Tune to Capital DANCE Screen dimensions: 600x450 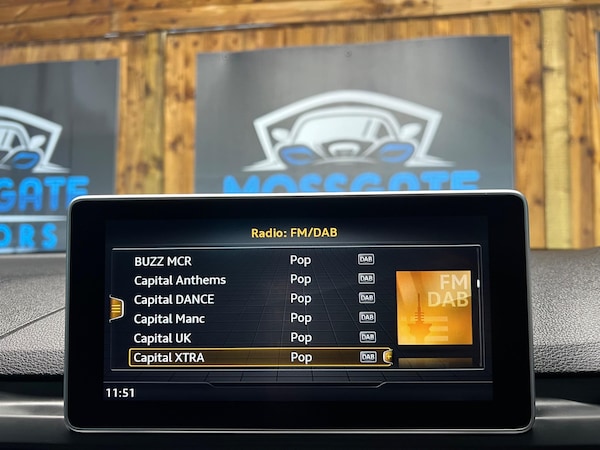tap(174, 299)
